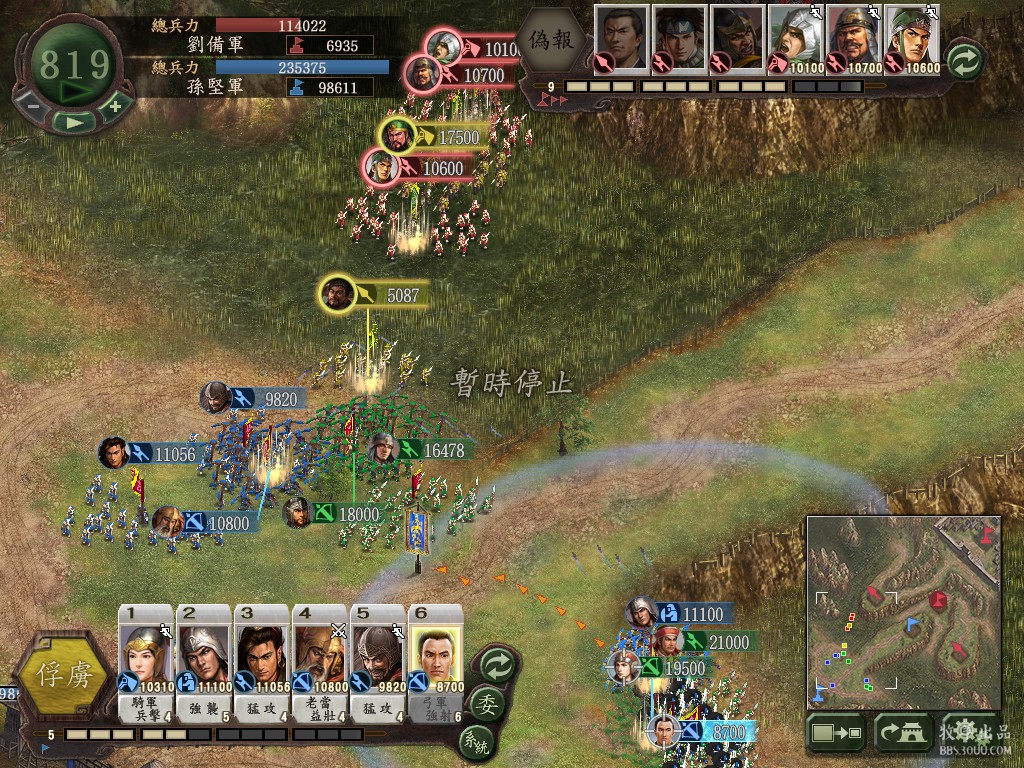Slow down the battle with the minus button
This screenshot has height=768, width=1024.
(x=33, y=105)
